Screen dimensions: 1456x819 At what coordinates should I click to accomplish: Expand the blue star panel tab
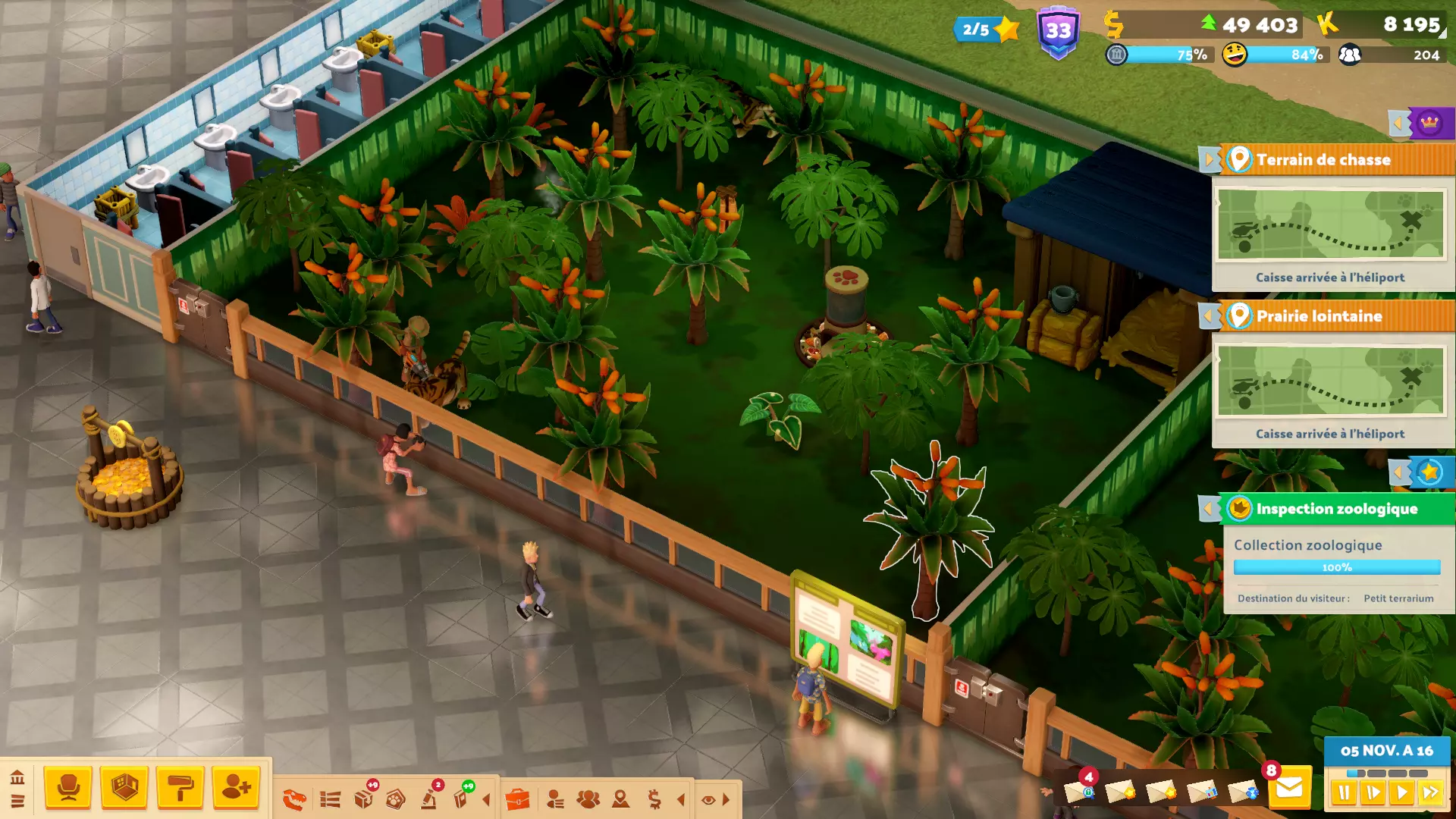coord(1429,472)
